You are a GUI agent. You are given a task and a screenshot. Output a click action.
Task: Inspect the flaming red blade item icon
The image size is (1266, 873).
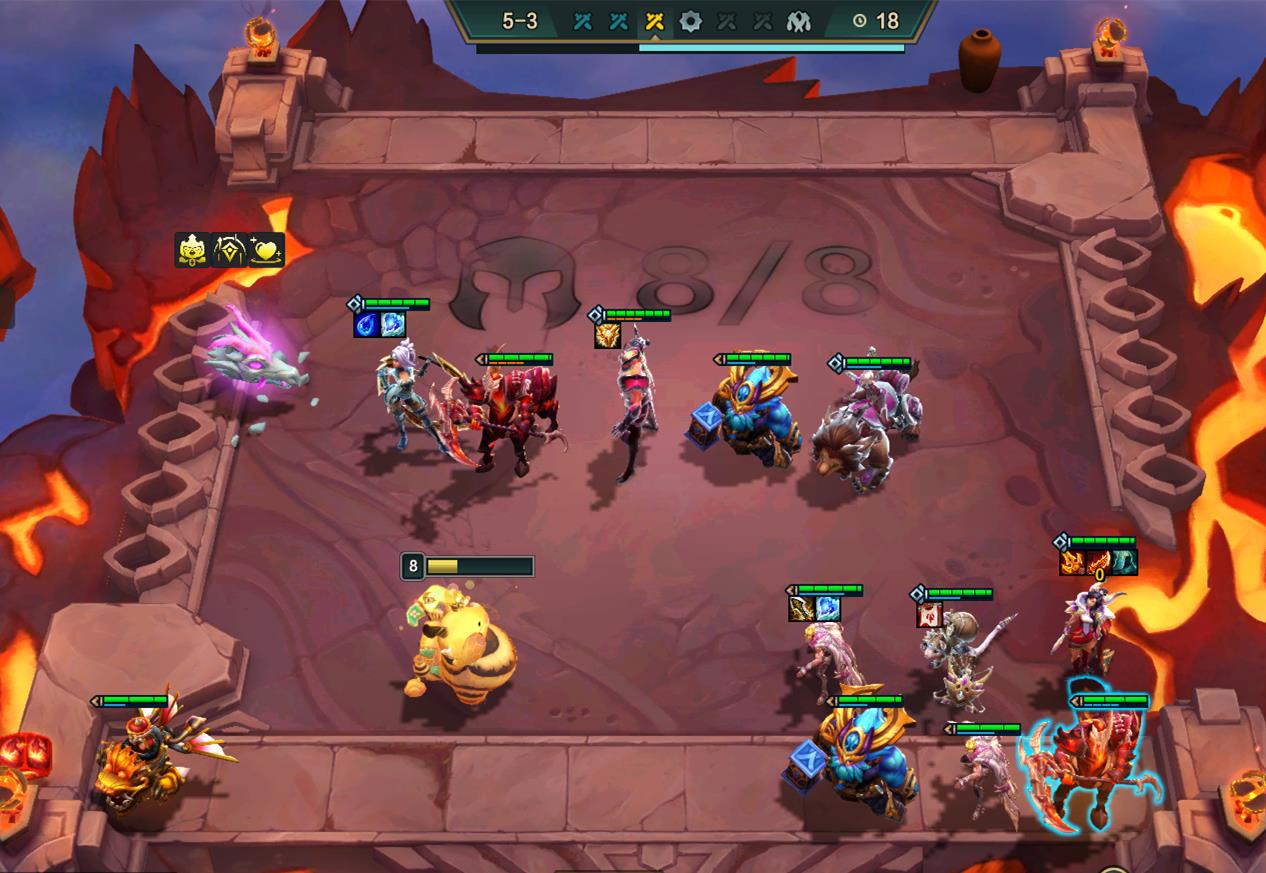(x=1098, y=563)
